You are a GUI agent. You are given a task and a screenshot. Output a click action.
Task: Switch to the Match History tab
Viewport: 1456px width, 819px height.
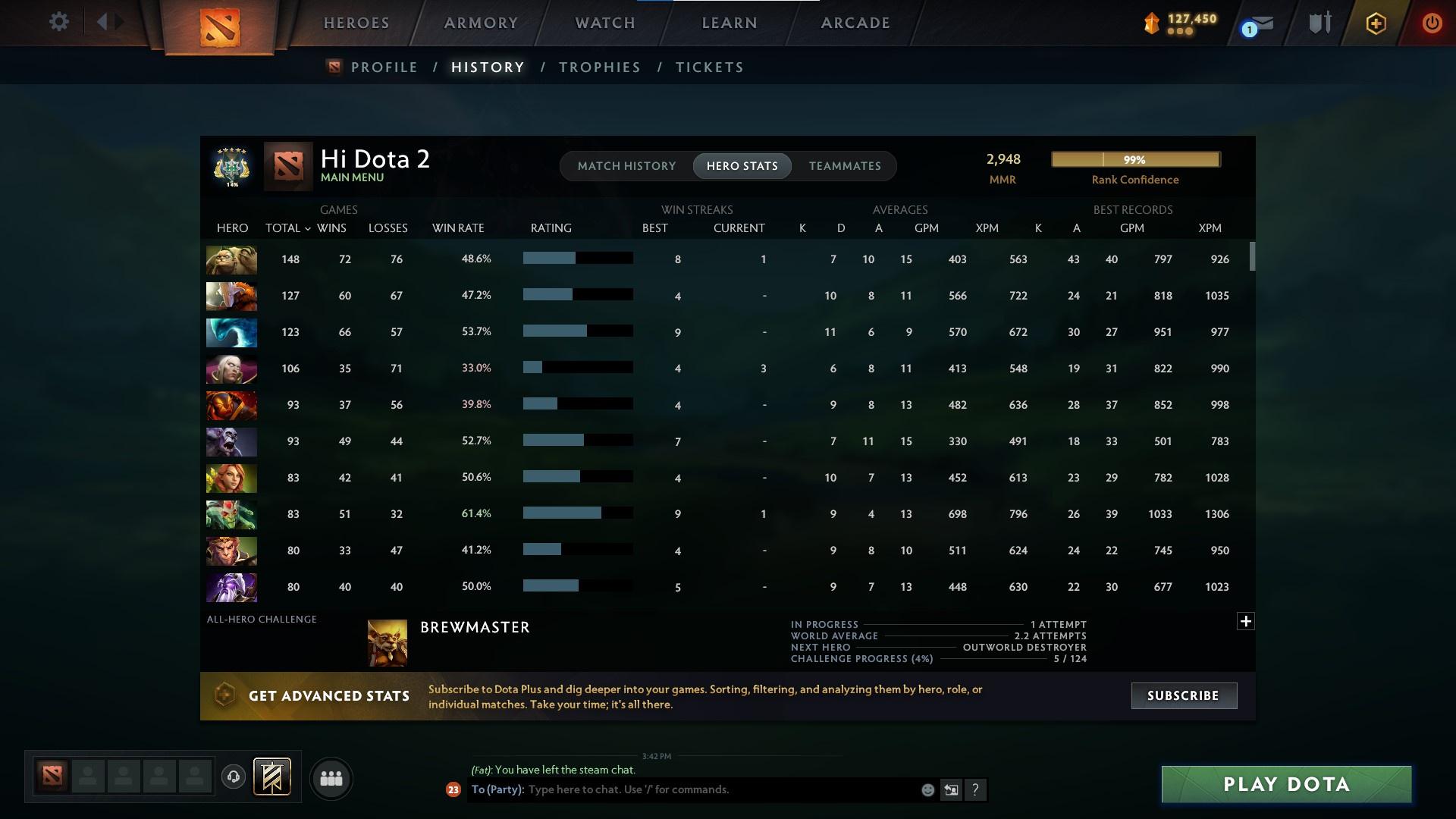626,165
